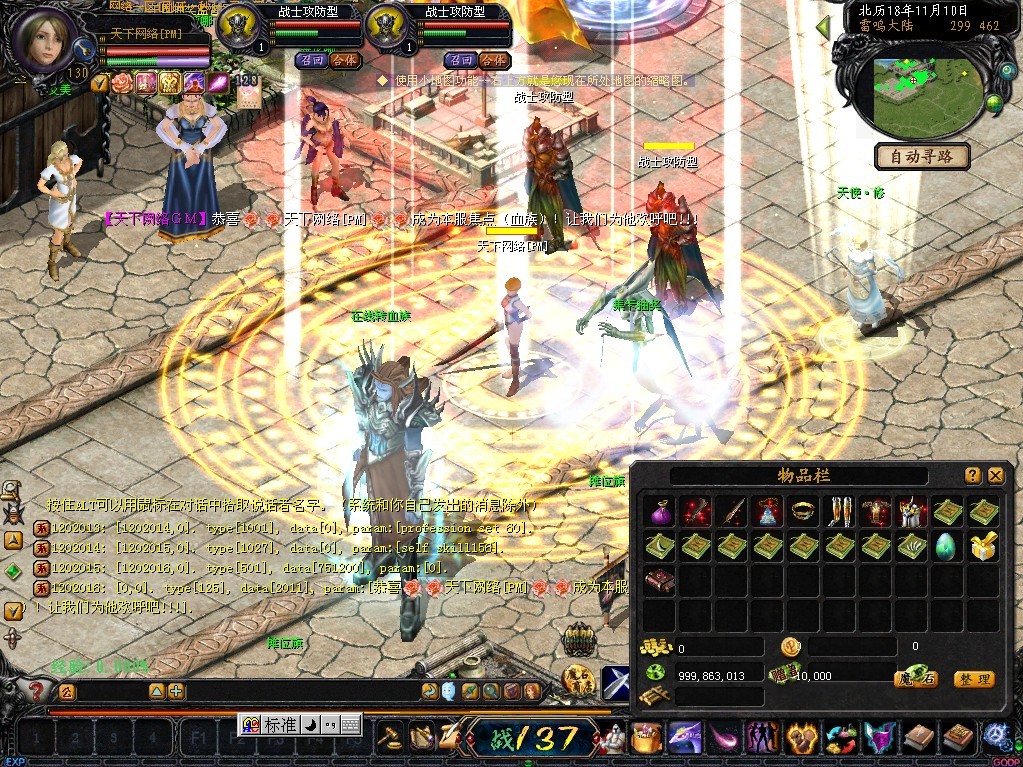Click the 自动寻路 auto-pathfinding button
The width and height of the screenshot is (1023, 767).
pos(922,156)
